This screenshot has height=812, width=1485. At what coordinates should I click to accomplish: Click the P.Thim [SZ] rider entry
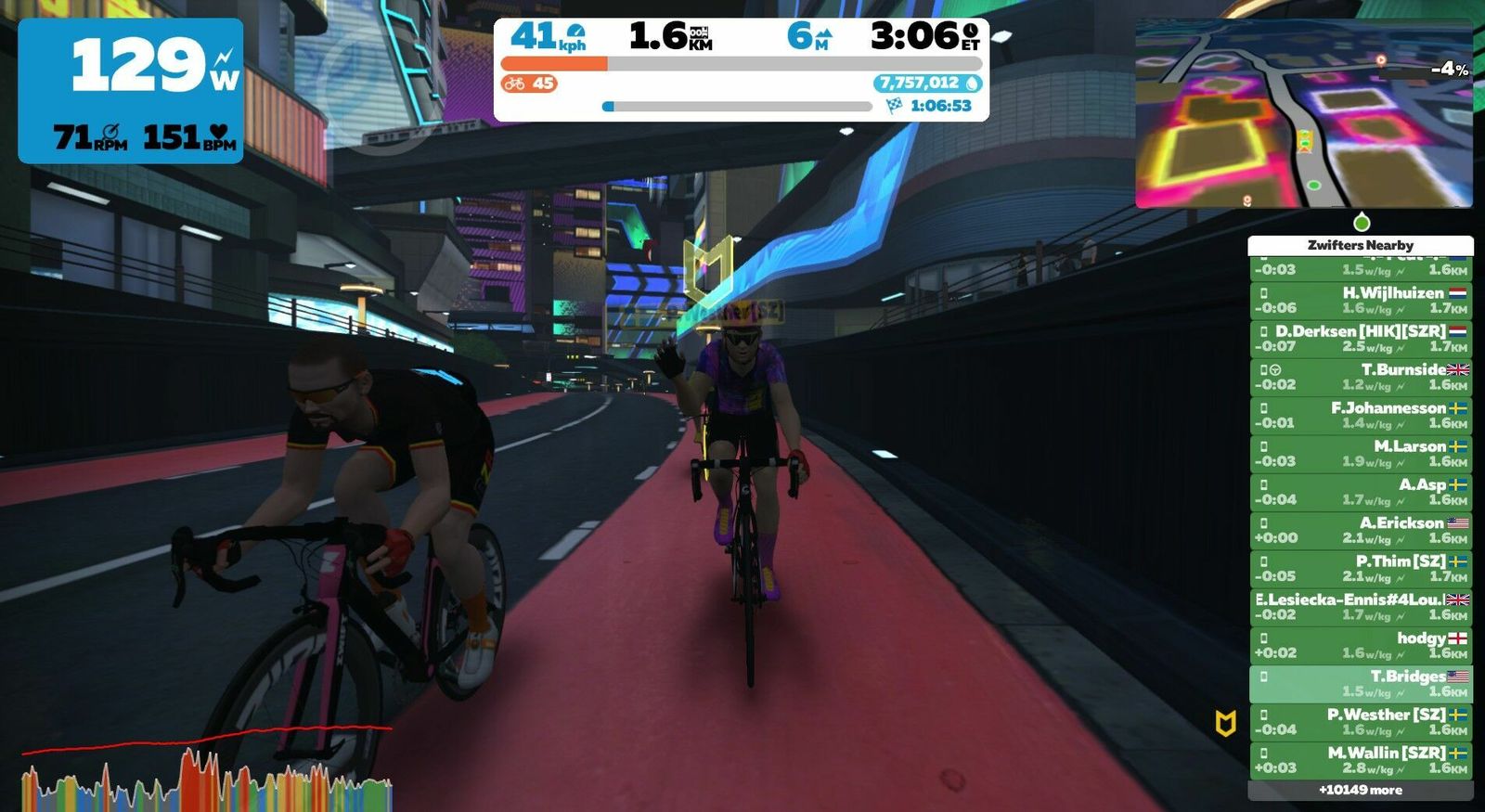pyautogui.click(x=1360, y=568)
